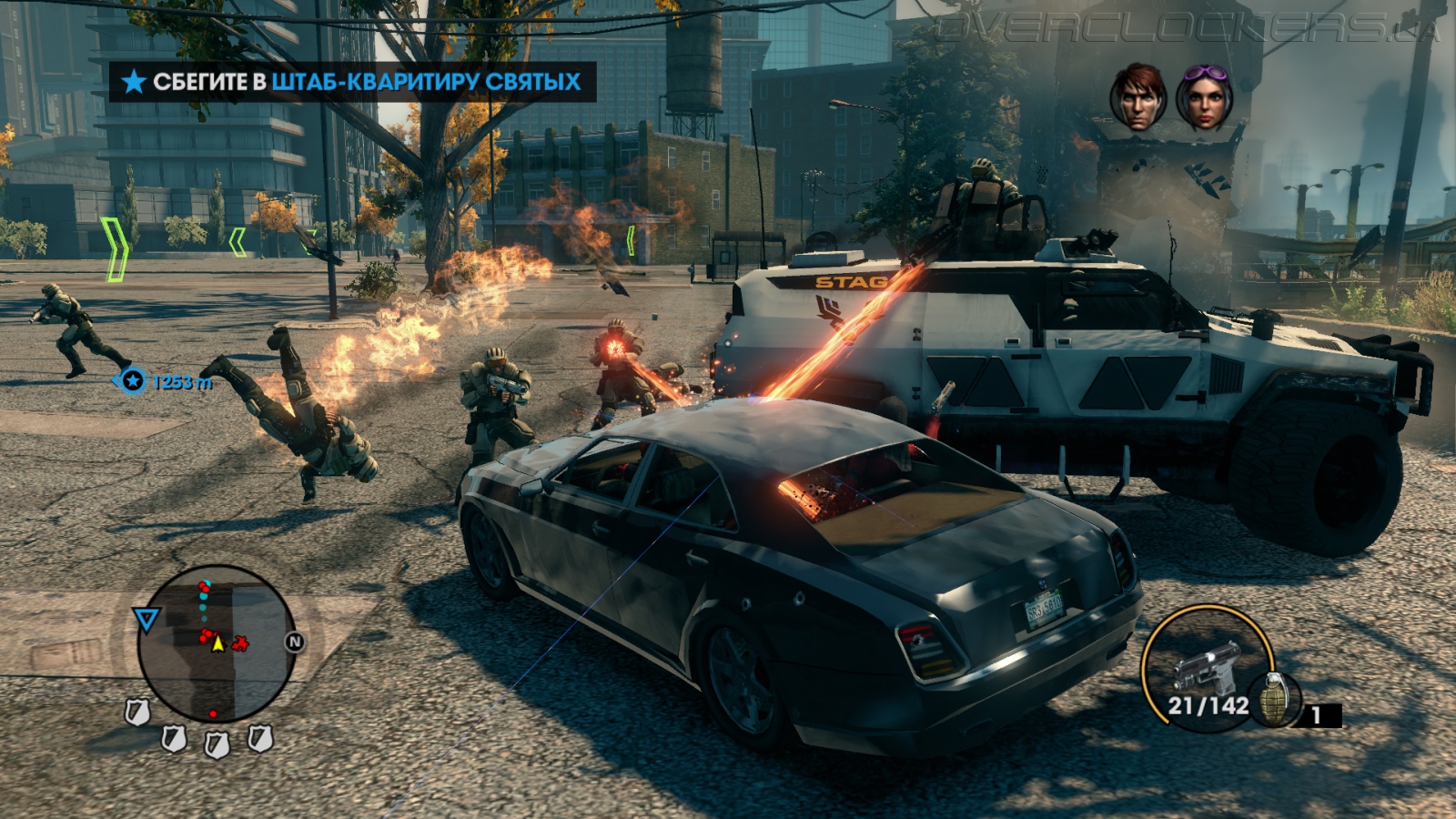Click the 1253 m objective waypoint marker
Viewport: 1456px width, 819px height.
(134, 380)
